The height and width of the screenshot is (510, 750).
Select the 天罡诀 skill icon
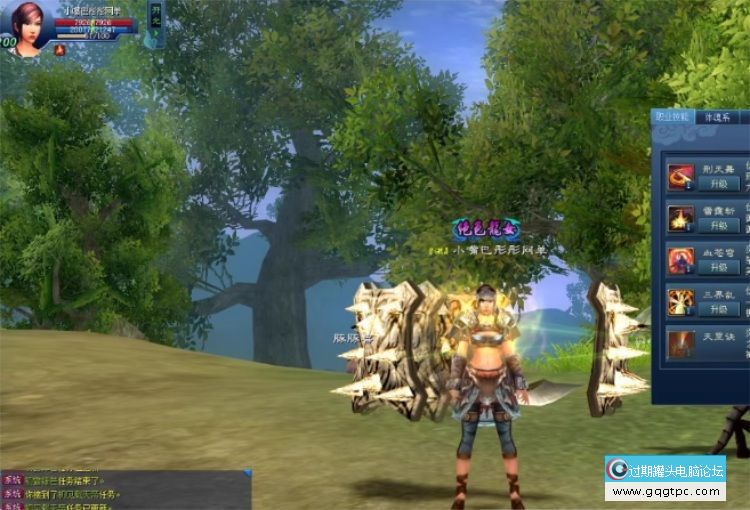681,343
